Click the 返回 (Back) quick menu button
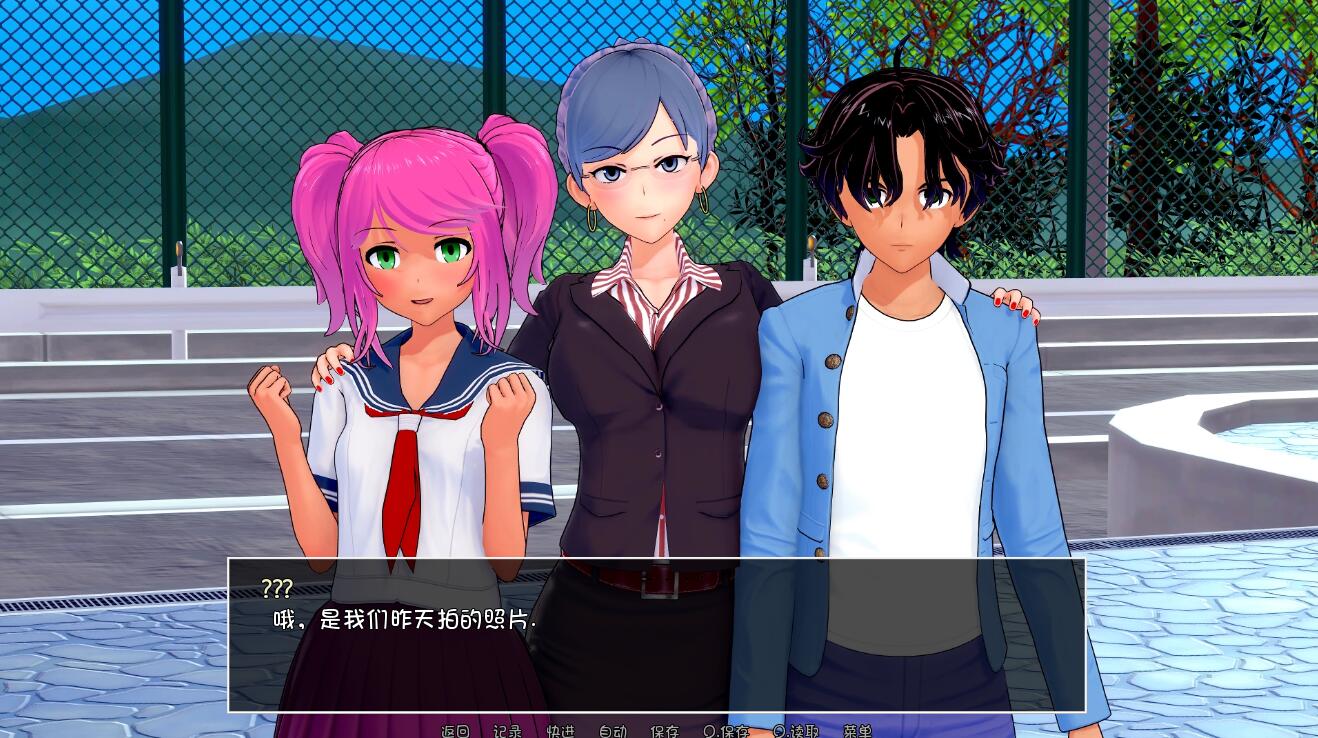The width and height of the screenshot is (1318, 738). (x=455, y=731)
